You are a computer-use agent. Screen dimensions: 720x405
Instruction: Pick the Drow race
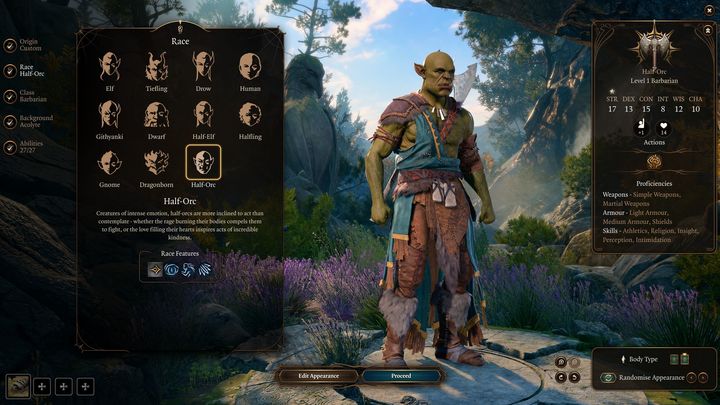pyautogui.click(x=204, y=68)
